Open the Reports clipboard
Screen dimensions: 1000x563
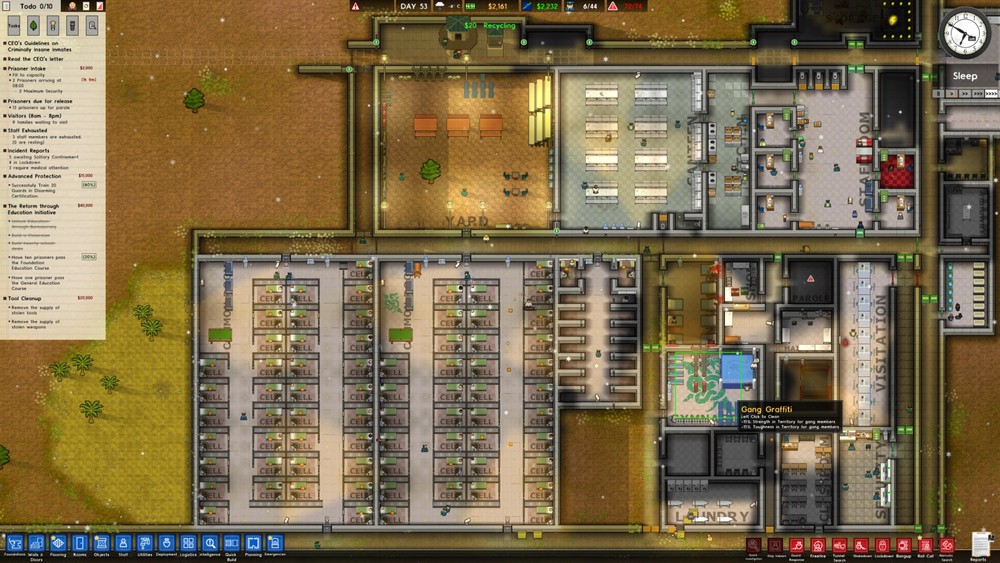(x=978, y=544)
